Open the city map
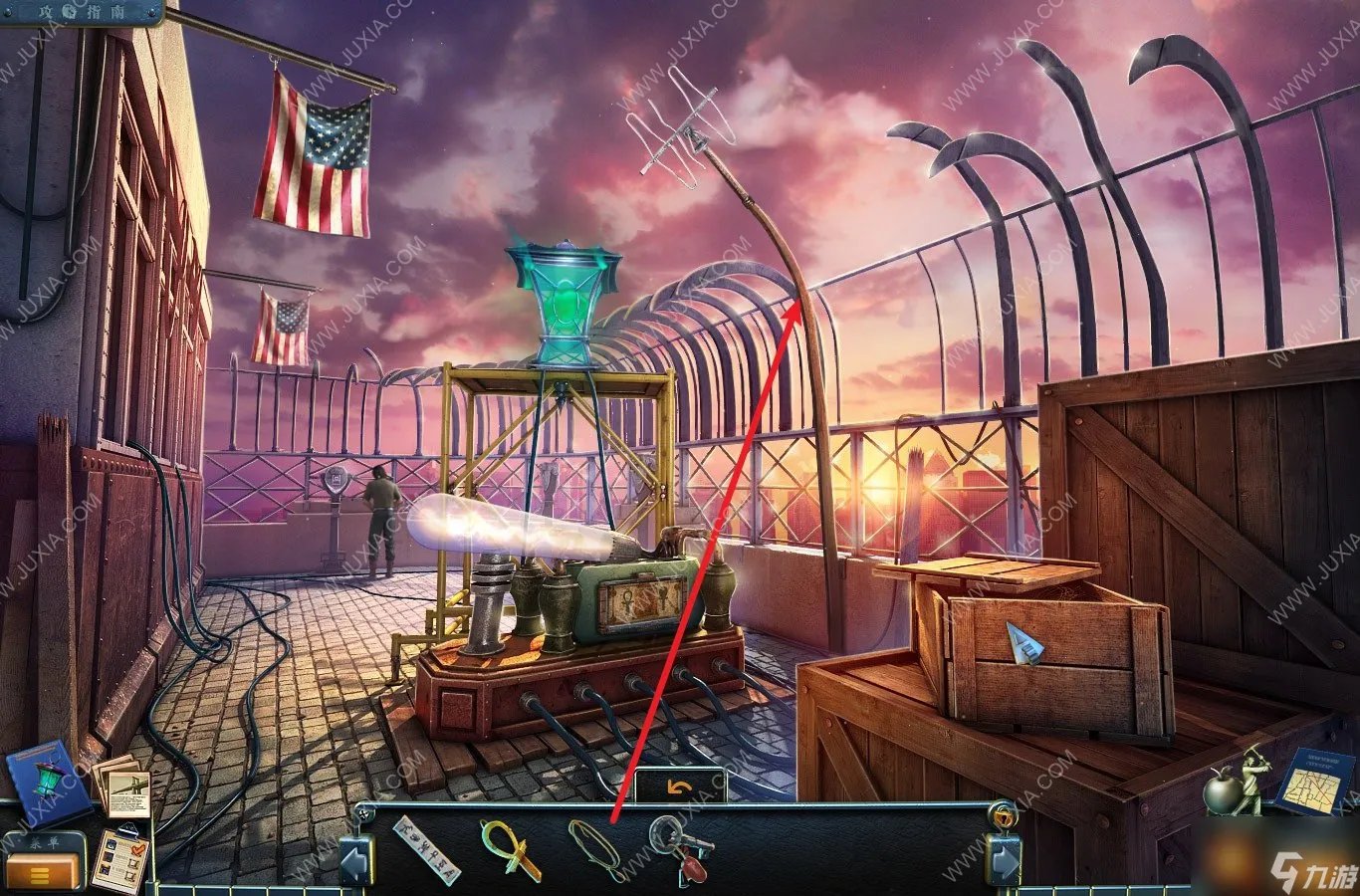The image size is (1360, 896). click(1315, 783)
